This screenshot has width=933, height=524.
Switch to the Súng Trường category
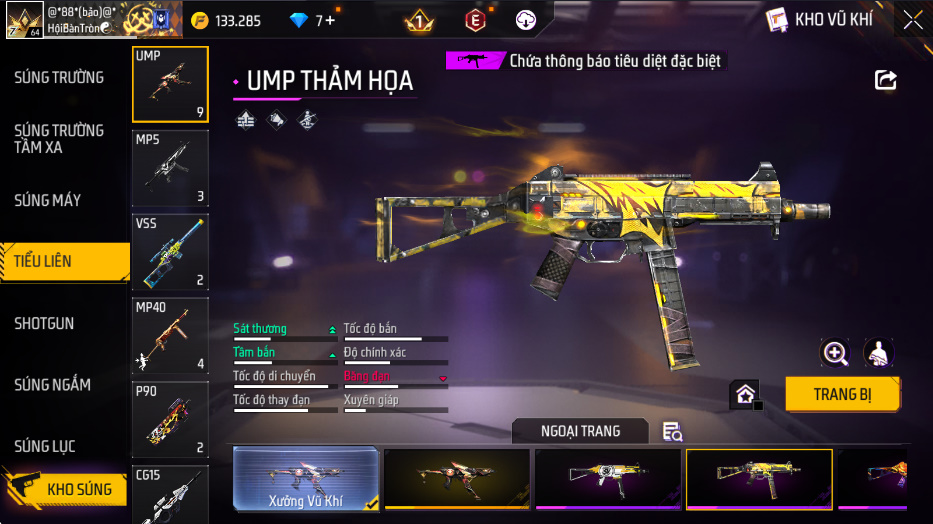59,78
